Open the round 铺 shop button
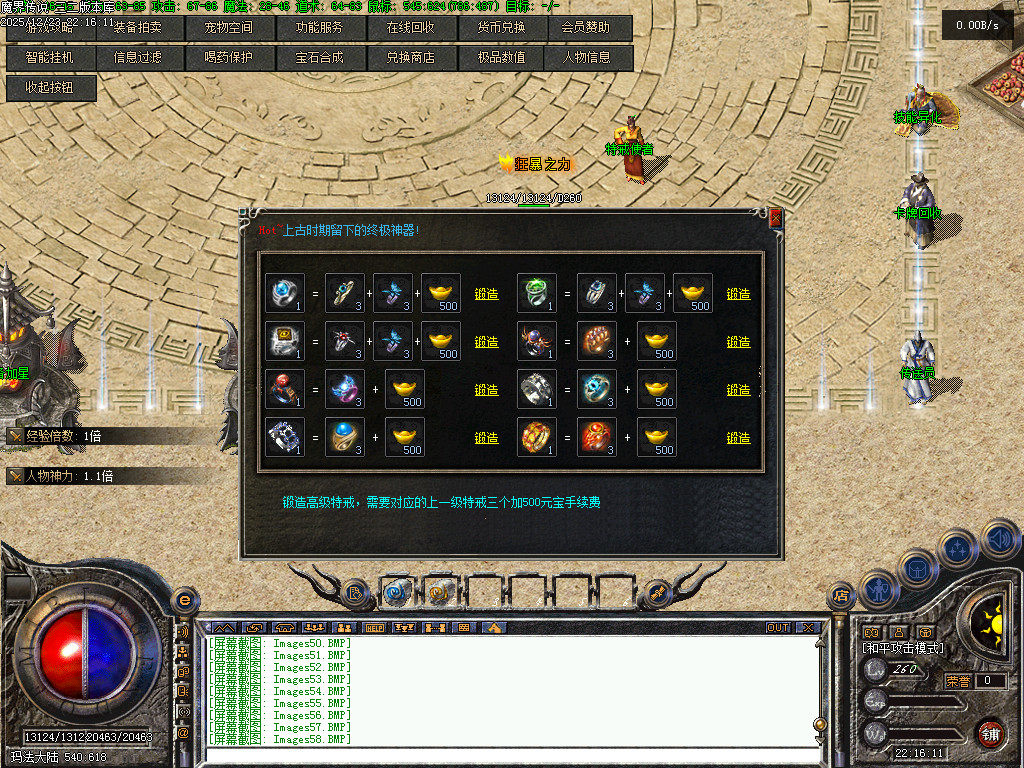The image size is (1024, 768). coord(989,733)
